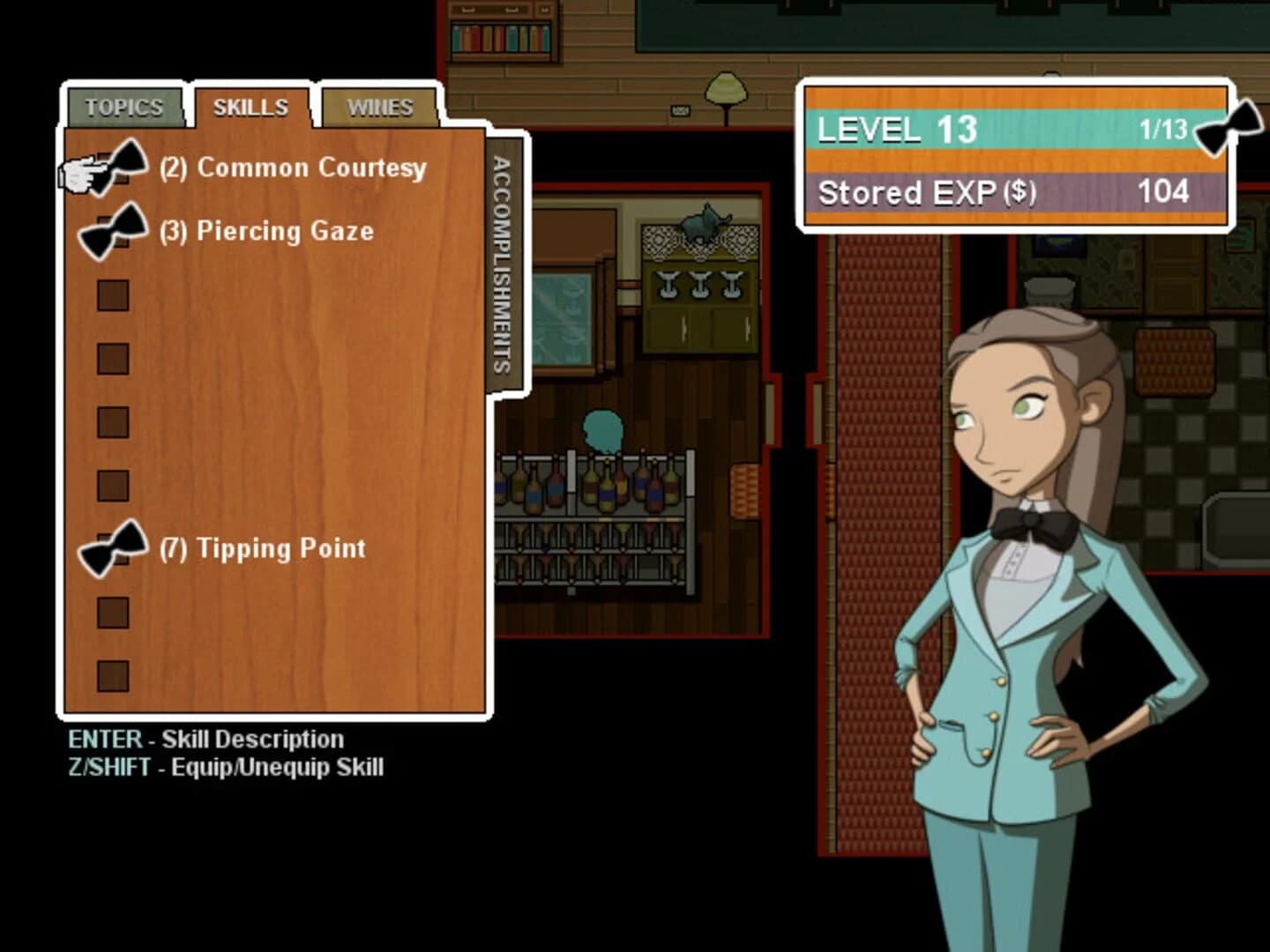The height and width of the screenshot is (952, 1270).
Task: Open the WINES tab
Action: coord(381,106)
